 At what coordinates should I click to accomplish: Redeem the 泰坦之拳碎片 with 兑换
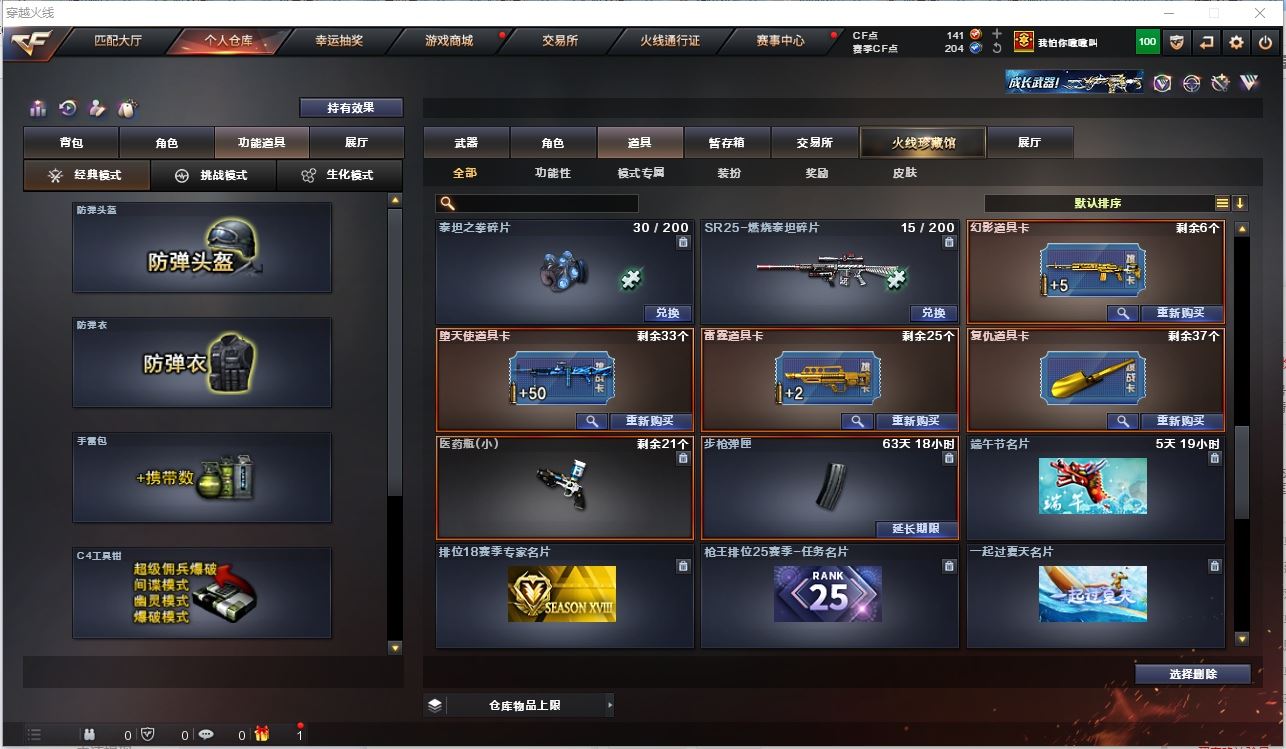click(667, 313)
